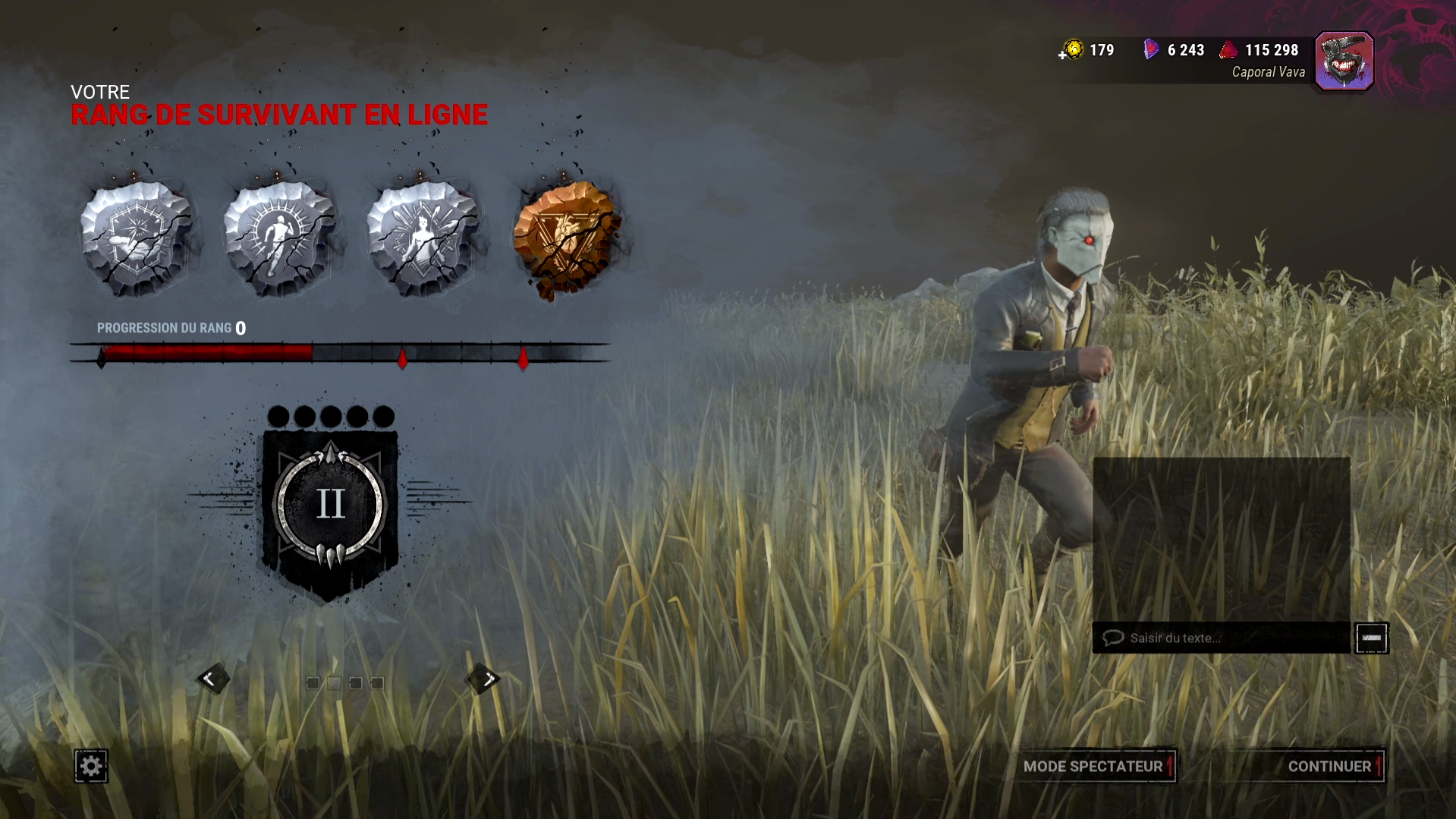Go to the previous results page arrow
This screenshot has width=1456, height=819.
coord(212,679)
